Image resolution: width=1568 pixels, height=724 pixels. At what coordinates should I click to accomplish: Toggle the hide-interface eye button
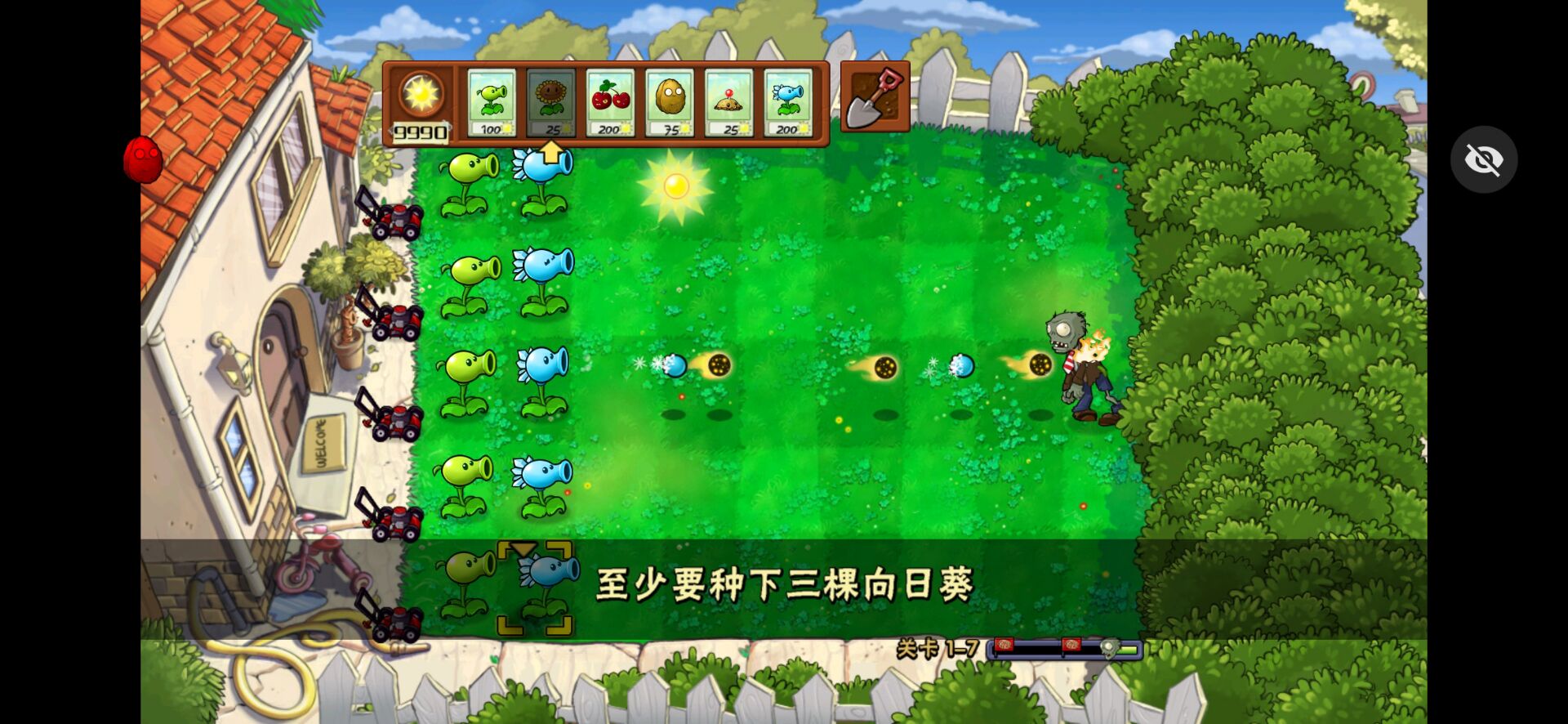(x=1485, y=159)
